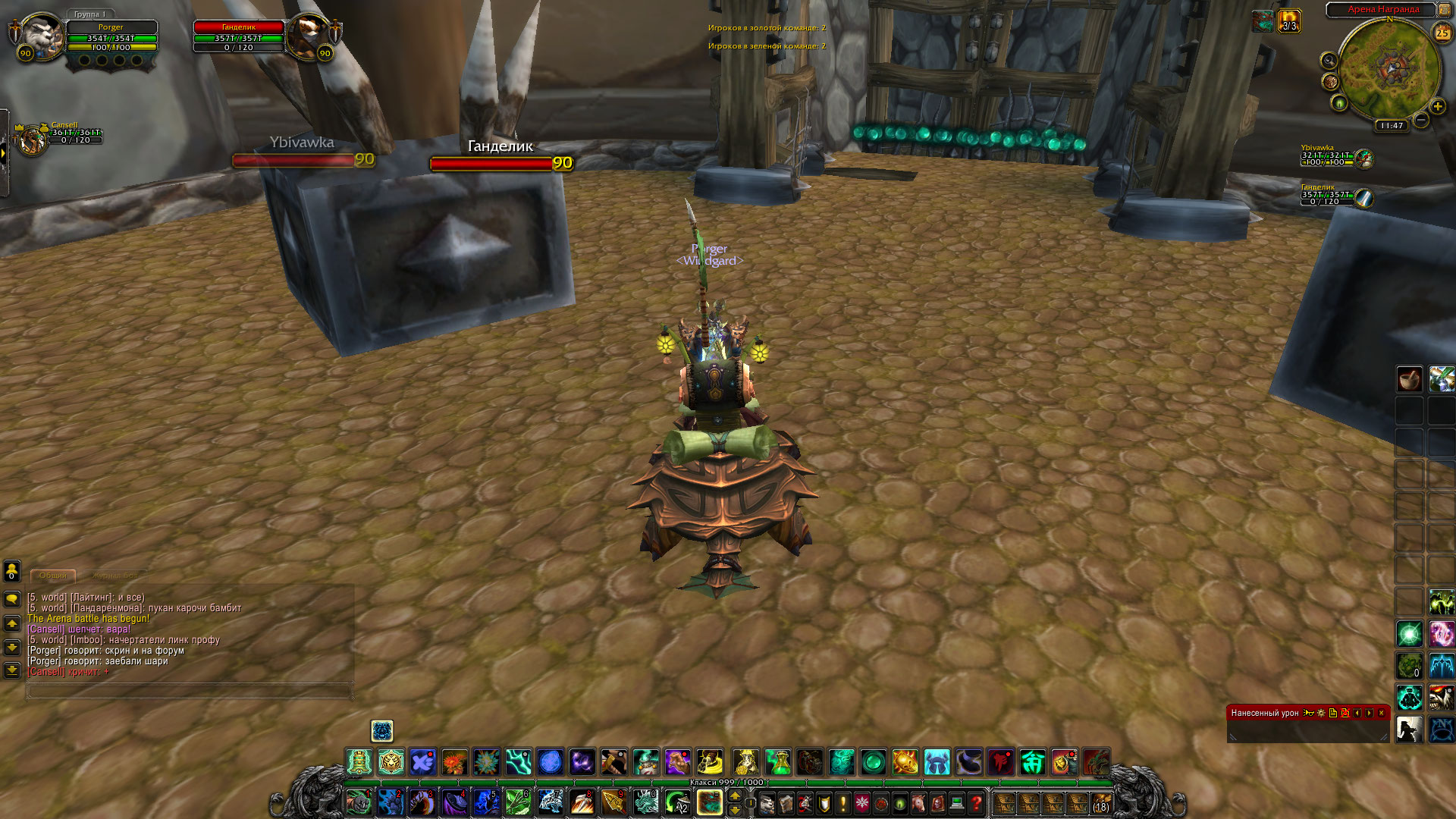1456x819 pixels.
Task: Use the mortar and pestle profession icon
Action: click(1409, 378)
